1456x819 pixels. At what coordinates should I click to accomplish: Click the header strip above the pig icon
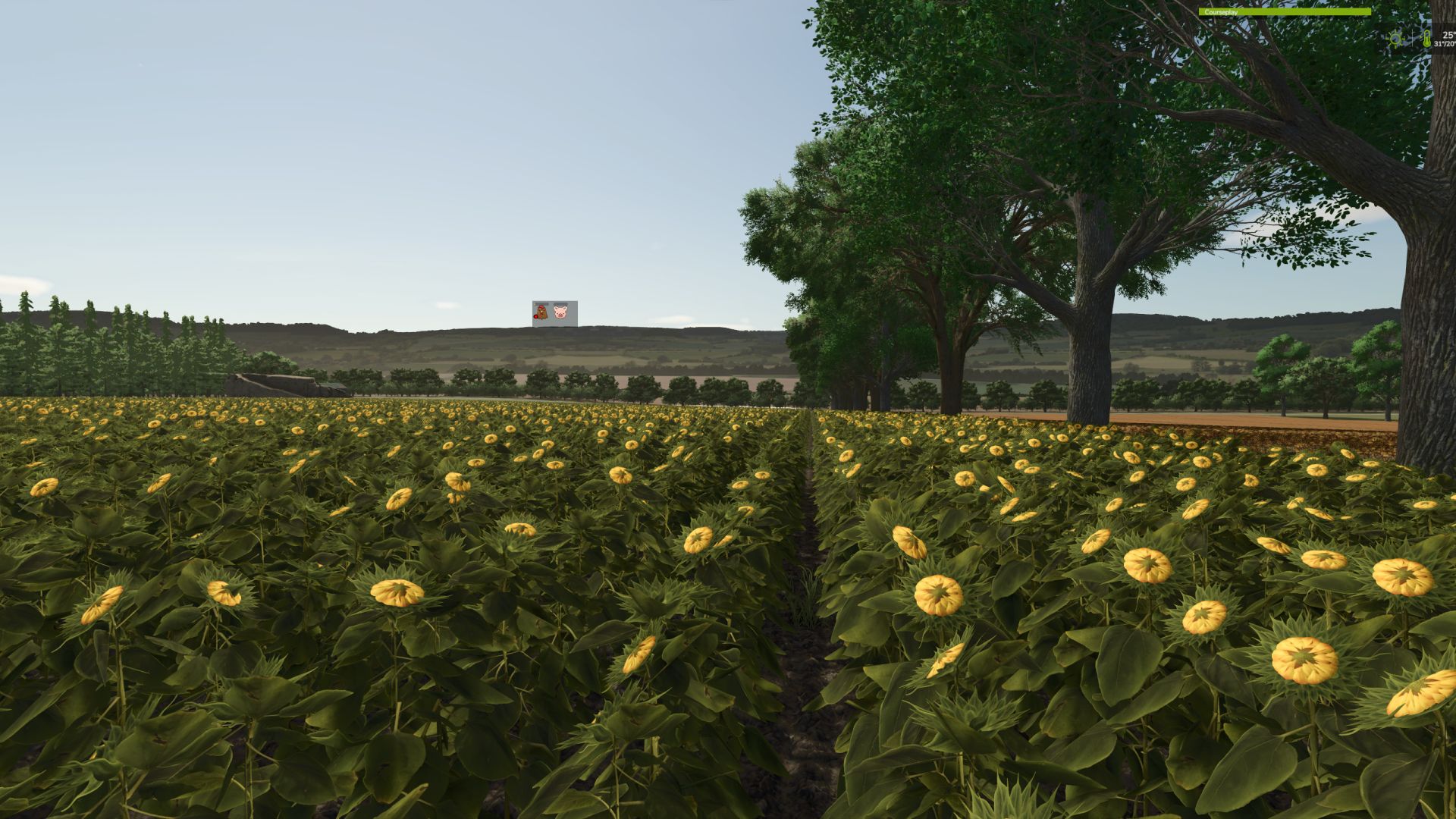pos(561,304)
